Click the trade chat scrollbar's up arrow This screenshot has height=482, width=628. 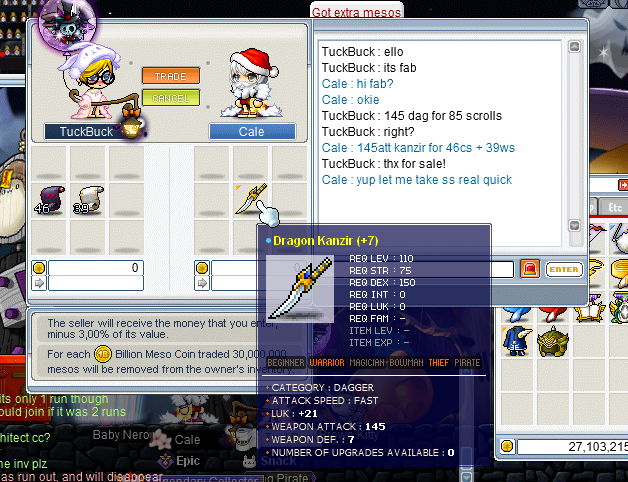click(574, 47)
